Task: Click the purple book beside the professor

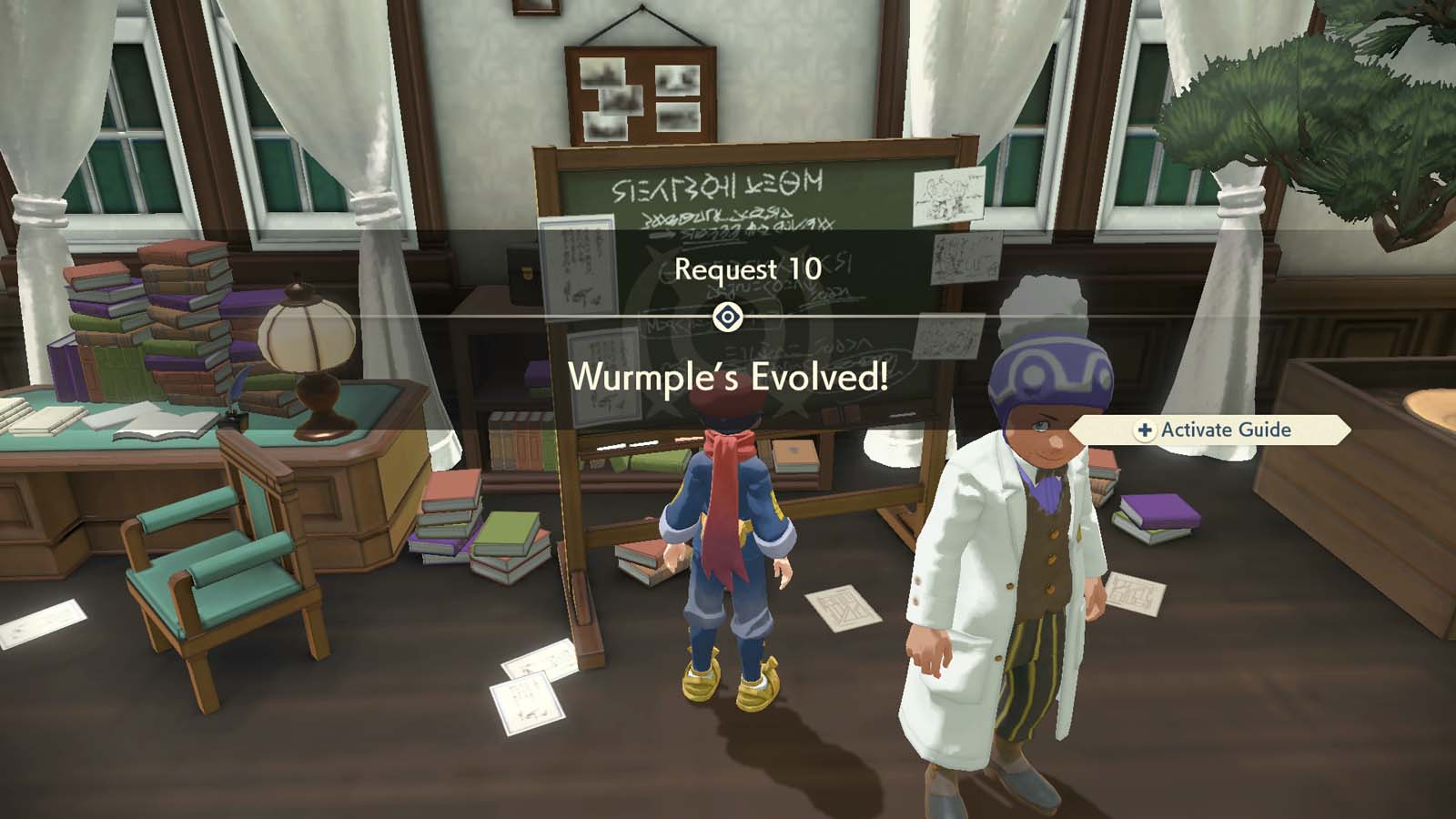Action: pos(1158,511)
